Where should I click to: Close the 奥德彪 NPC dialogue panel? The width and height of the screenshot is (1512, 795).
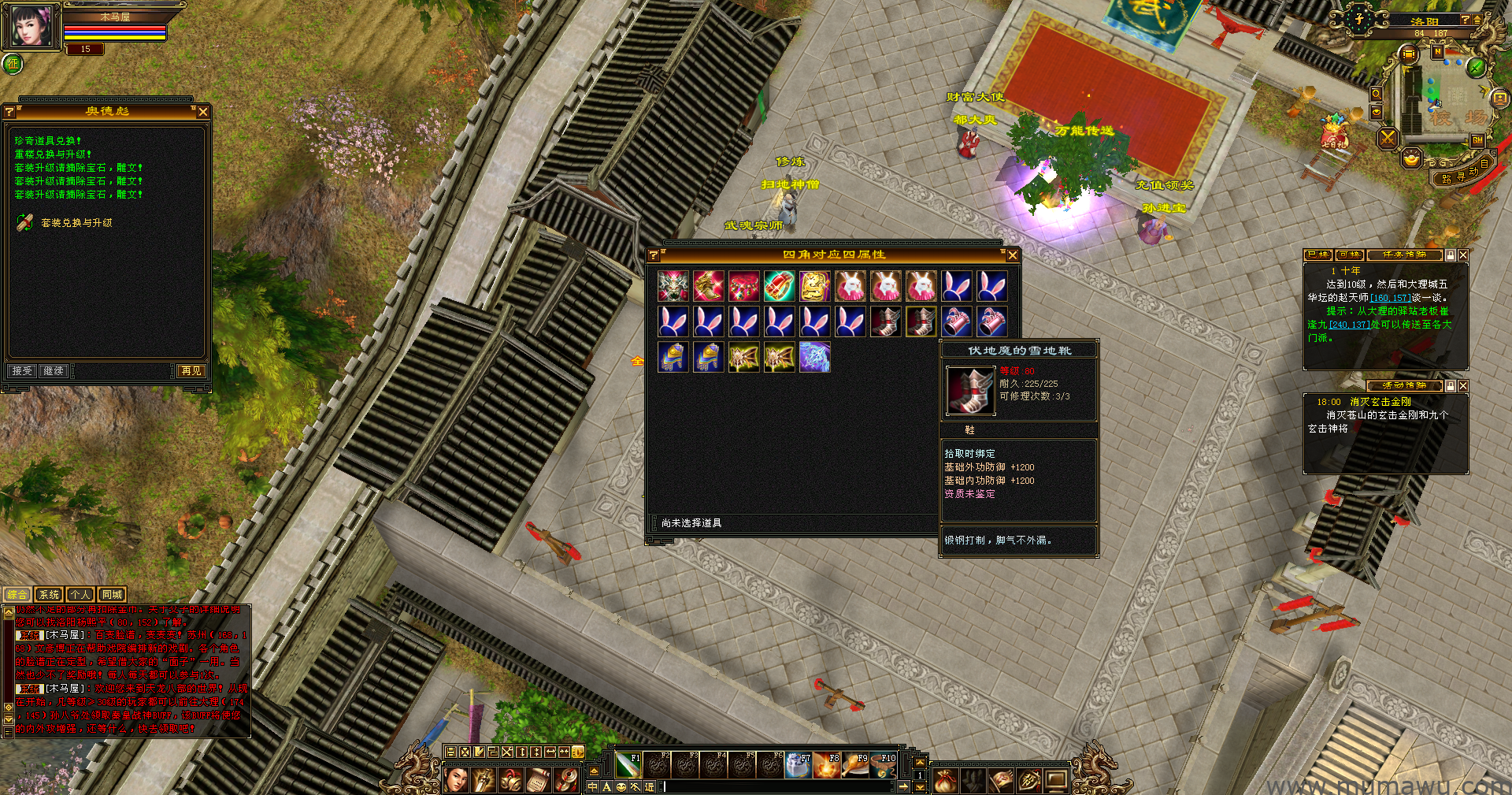(203, 112)
